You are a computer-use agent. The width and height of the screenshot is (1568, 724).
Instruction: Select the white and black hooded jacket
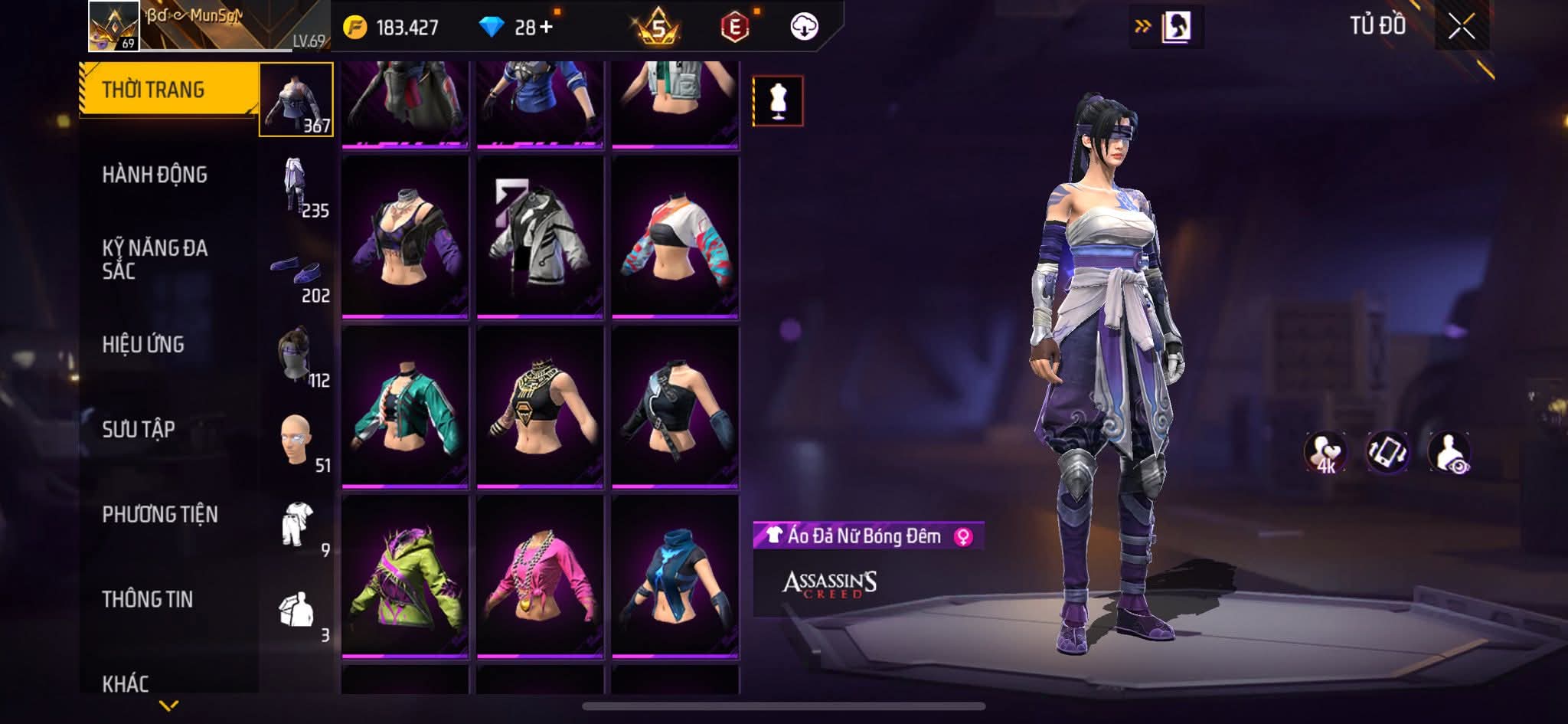pos(540,237)
